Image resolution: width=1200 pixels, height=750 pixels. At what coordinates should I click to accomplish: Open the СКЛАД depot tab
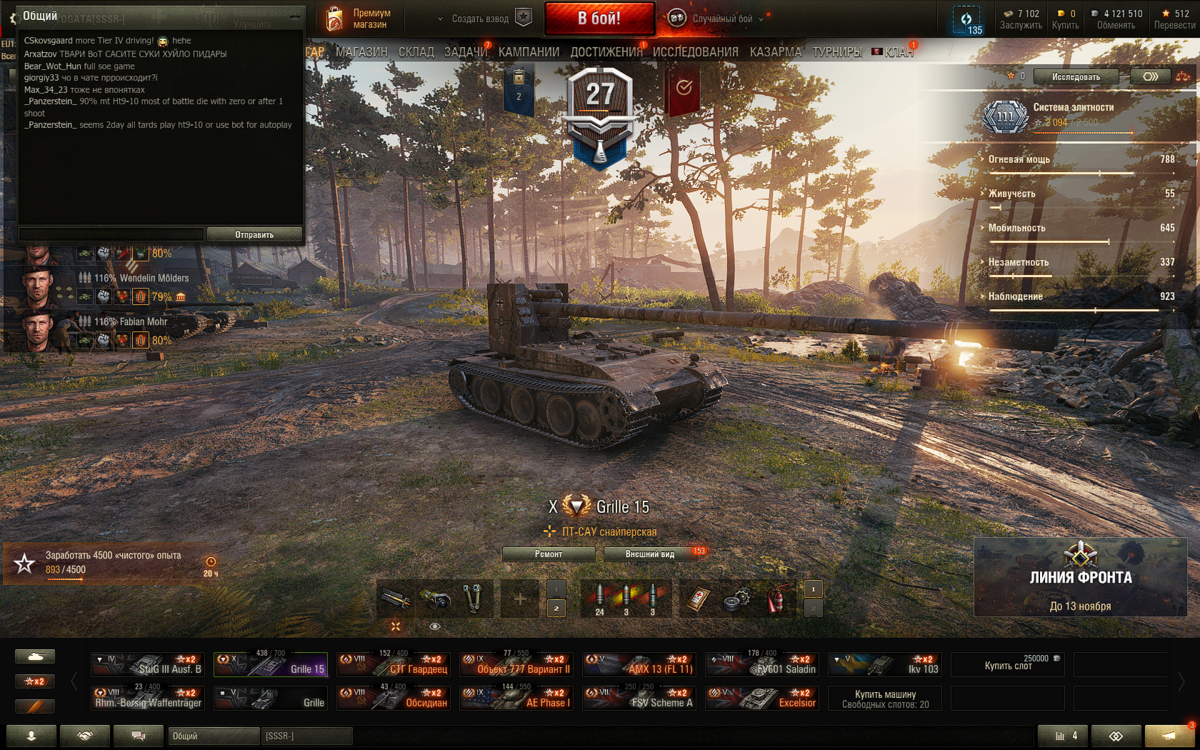click(416, 52)
